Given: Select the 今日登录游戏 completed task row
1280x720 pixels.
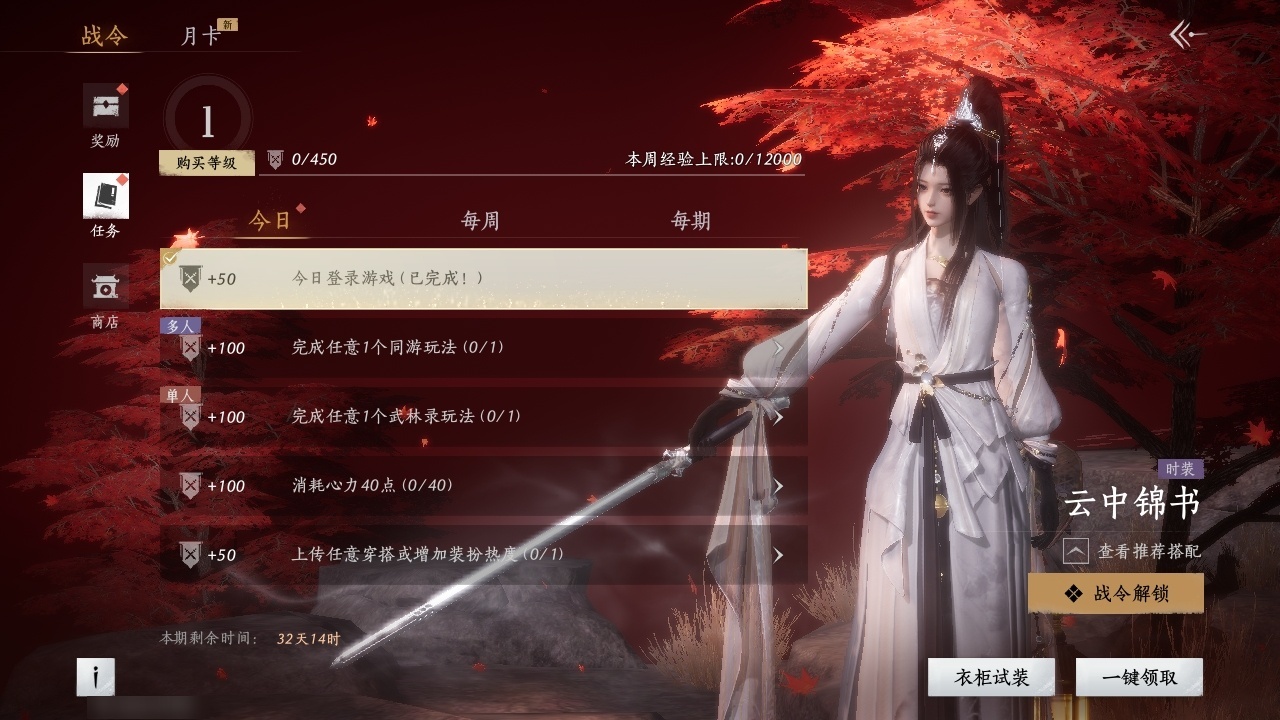Looking at the screenshot, I should [x=483, y=279].
